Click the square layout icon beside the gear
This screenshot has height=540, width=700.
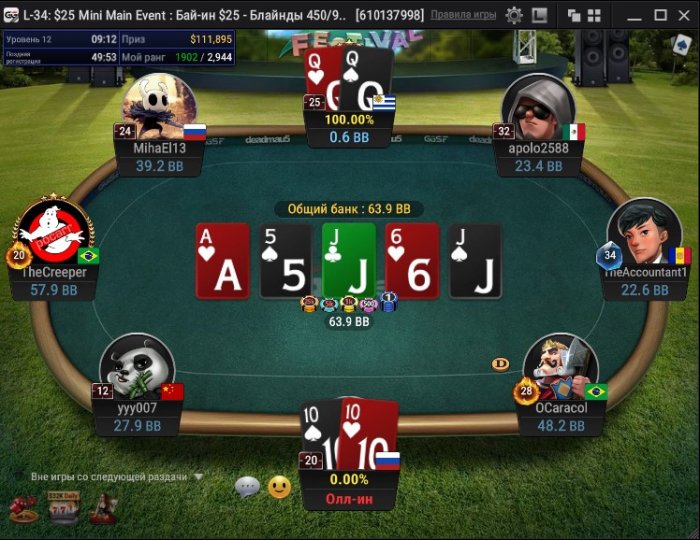point(540,15)
